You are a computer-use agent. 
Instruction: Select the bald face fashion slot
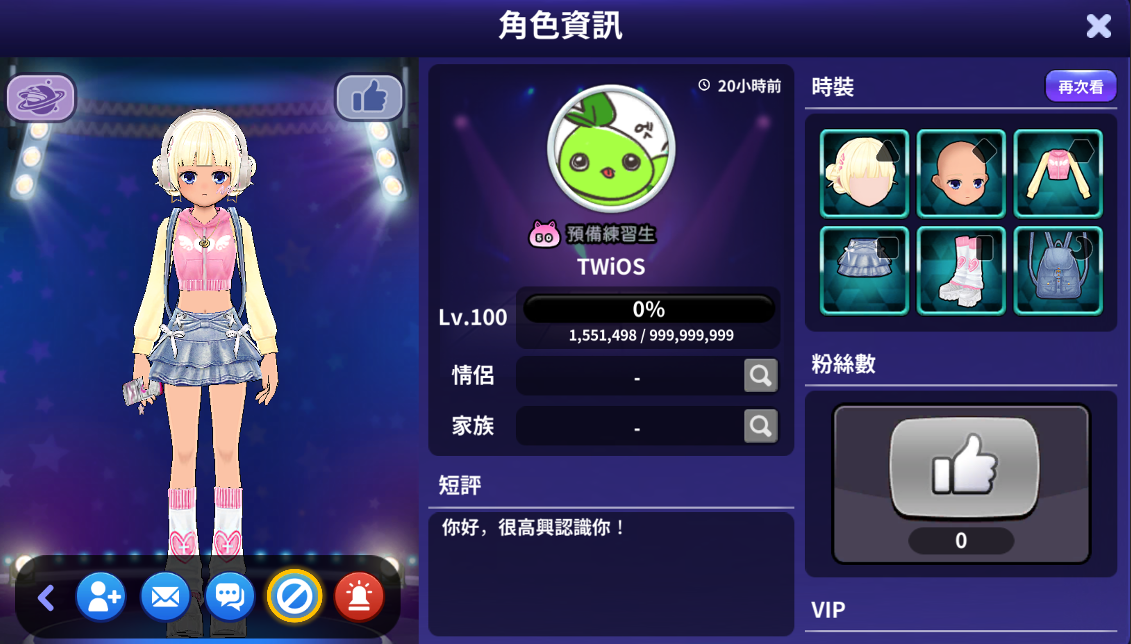[961, 174]
